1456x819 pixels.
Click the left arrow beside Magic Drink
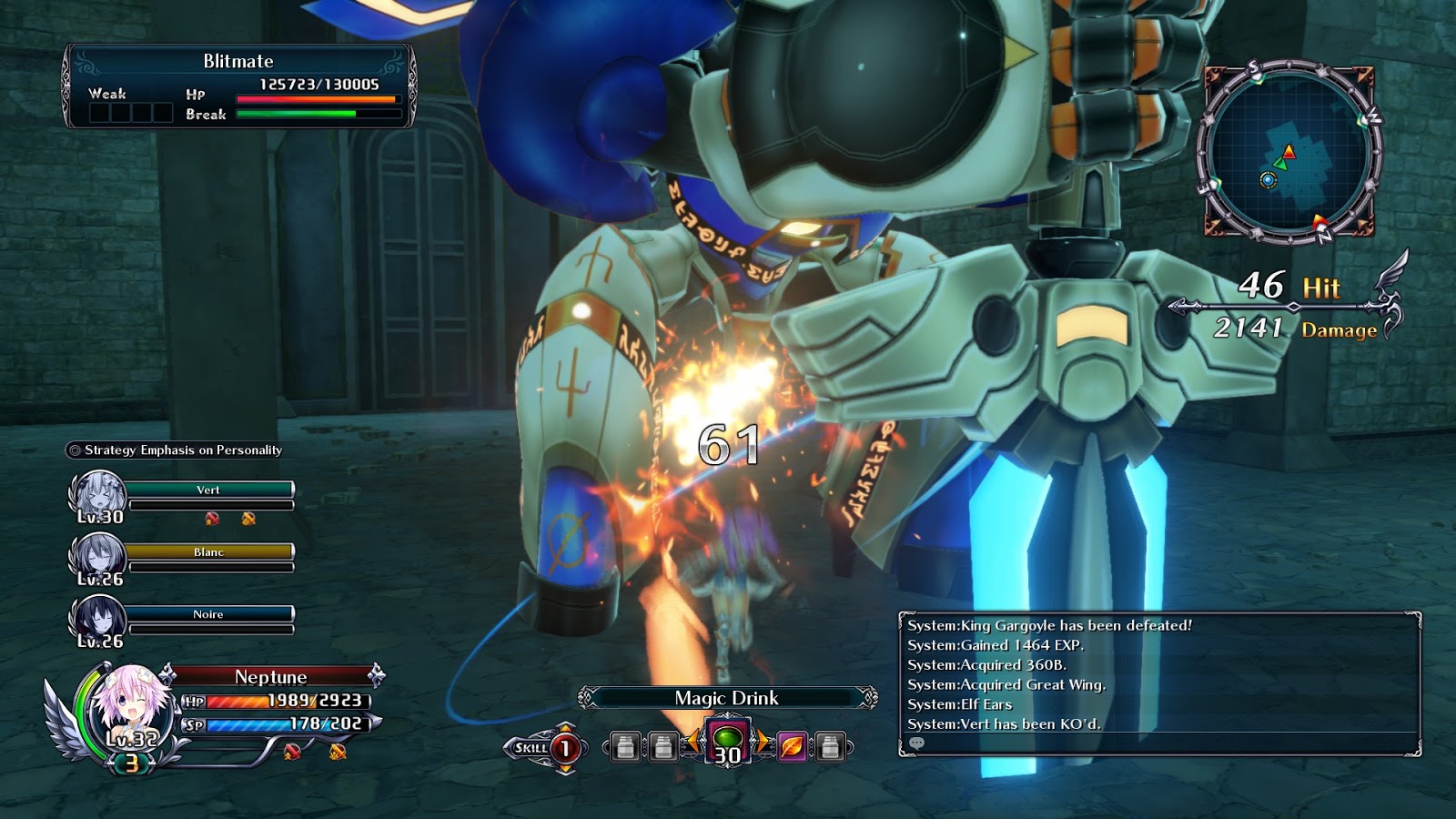pyautogui.click(x=694, y=743)
